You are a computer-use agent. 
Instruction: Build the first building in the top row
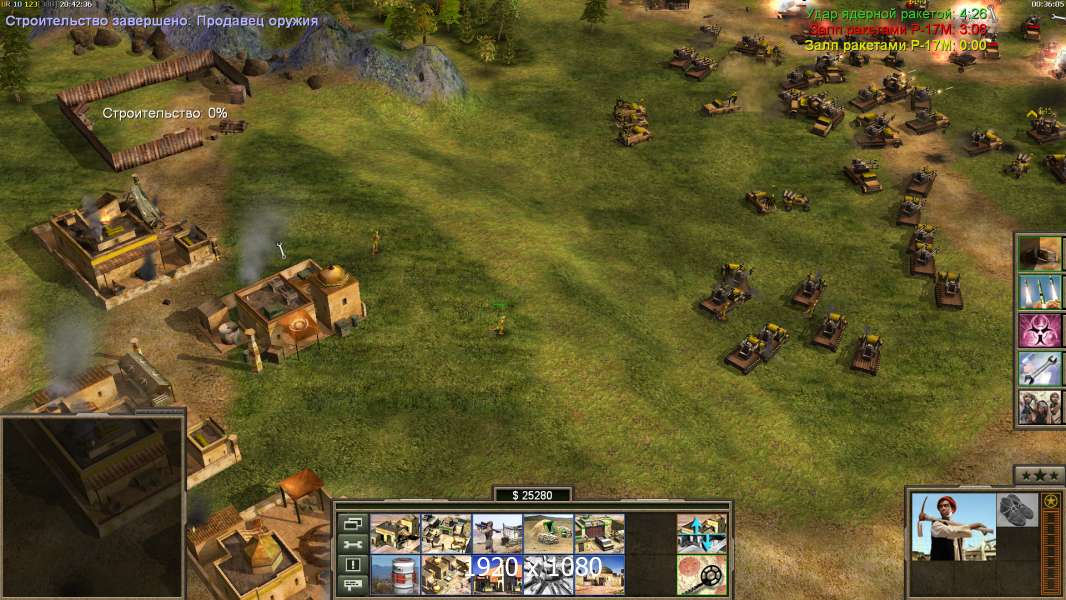pos(395,534)
